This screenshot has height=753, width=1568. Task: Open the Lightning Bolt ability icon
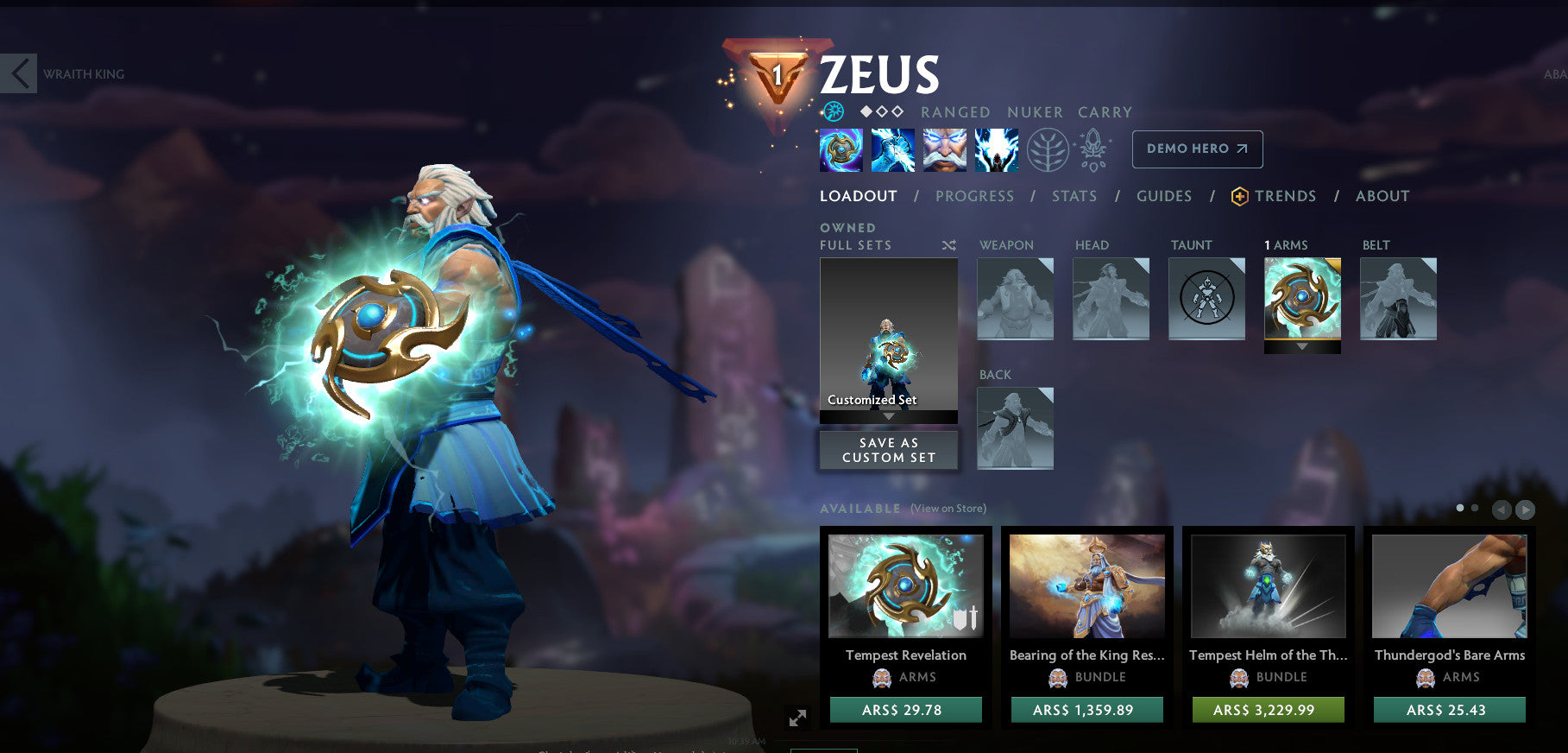click(892, 149)
